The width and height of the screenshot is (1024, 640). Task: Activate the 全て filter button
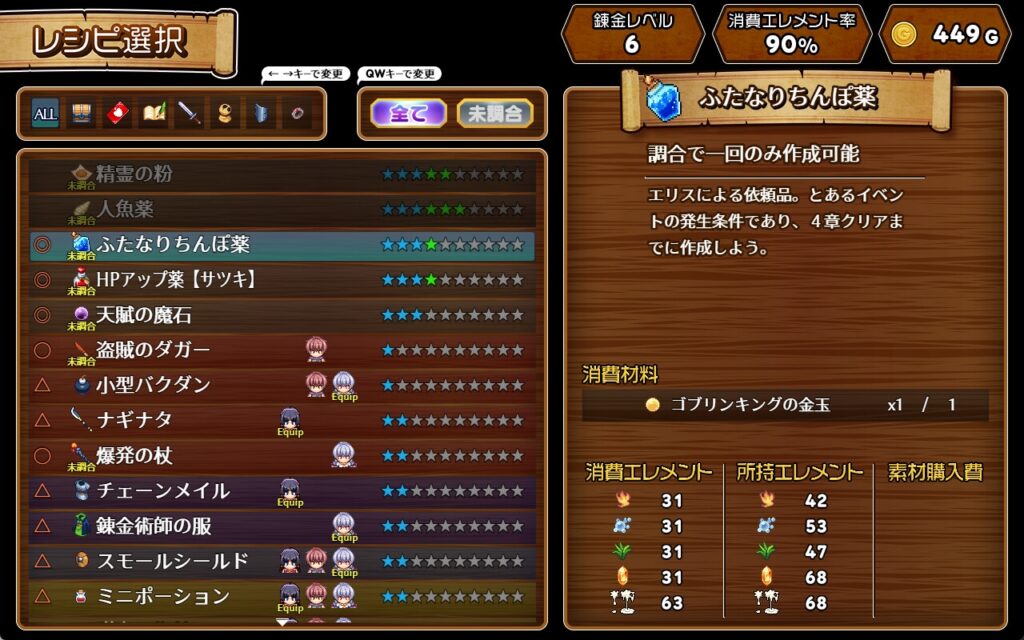click(407, 114)
